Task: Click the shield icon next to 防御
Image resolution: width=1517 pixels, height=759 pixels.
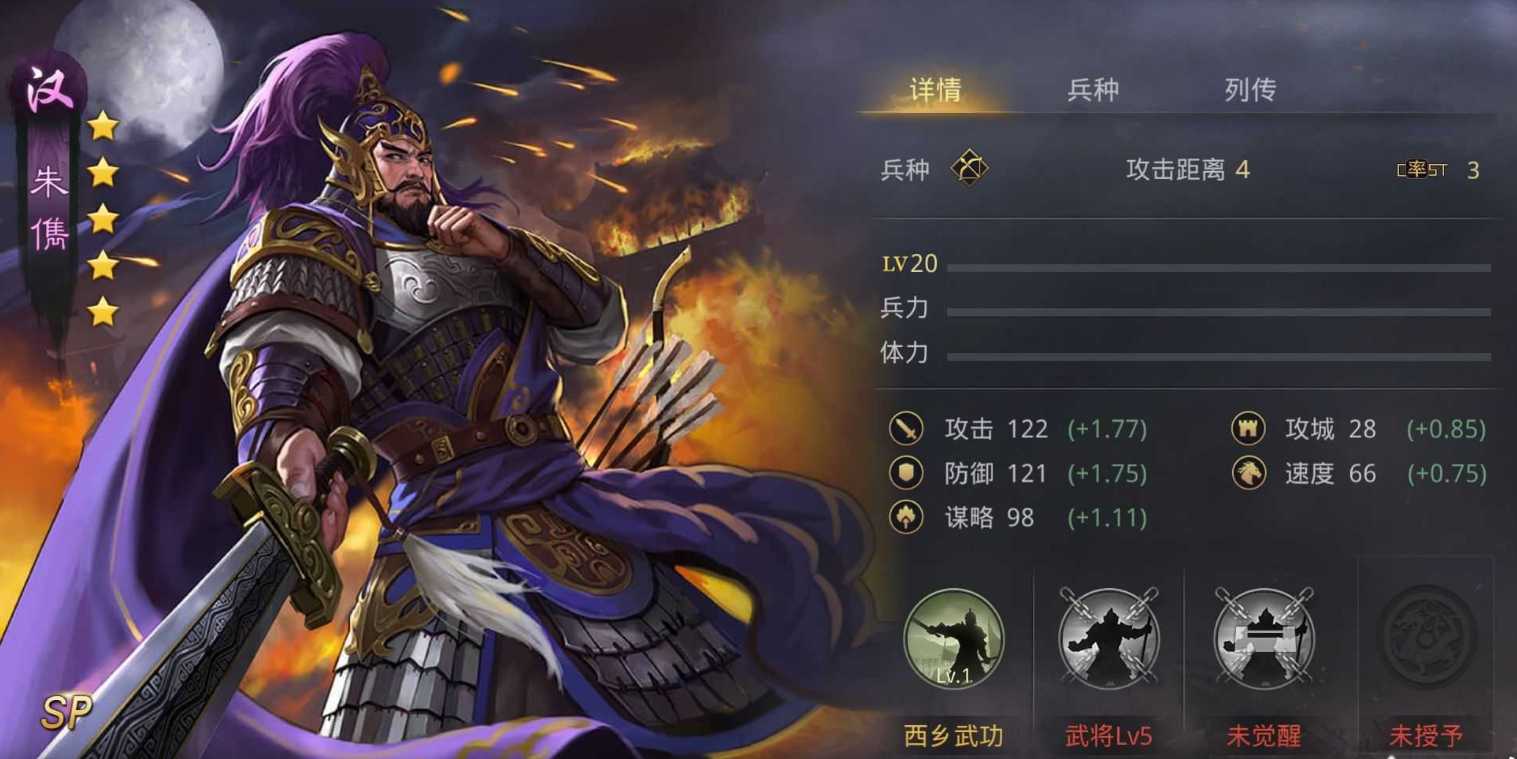Action: click(x=907, y=473)
